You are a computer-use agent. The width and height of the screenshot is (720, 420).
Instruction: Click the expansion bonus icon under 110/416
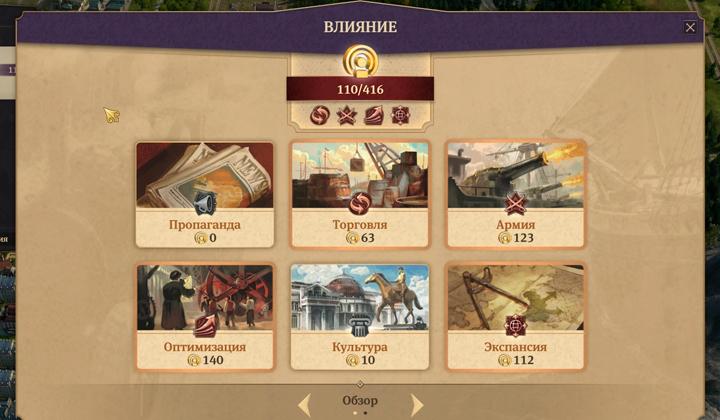400,116
